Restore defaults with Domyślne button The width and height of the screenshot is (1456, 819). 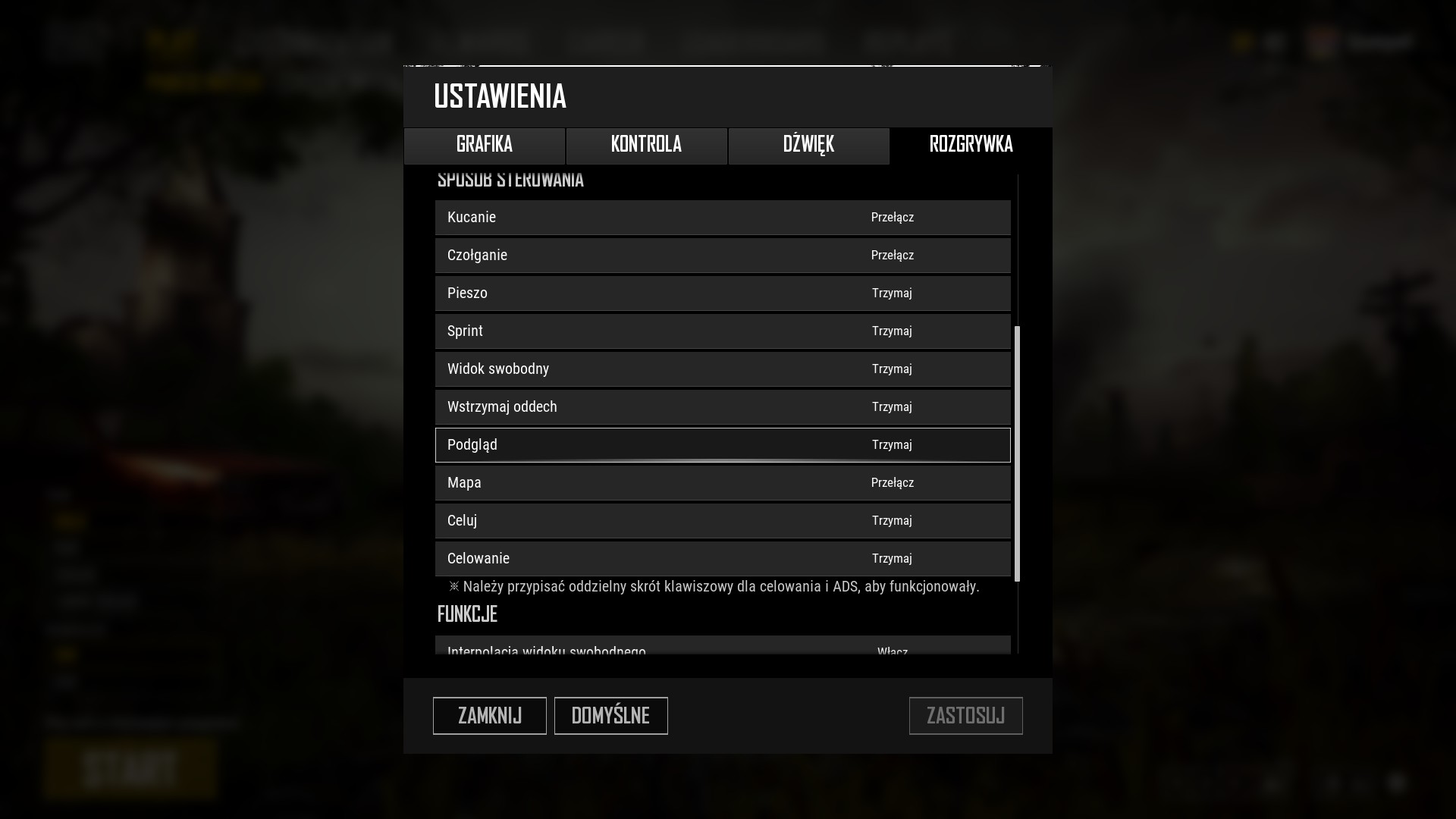tap(610, 716)
